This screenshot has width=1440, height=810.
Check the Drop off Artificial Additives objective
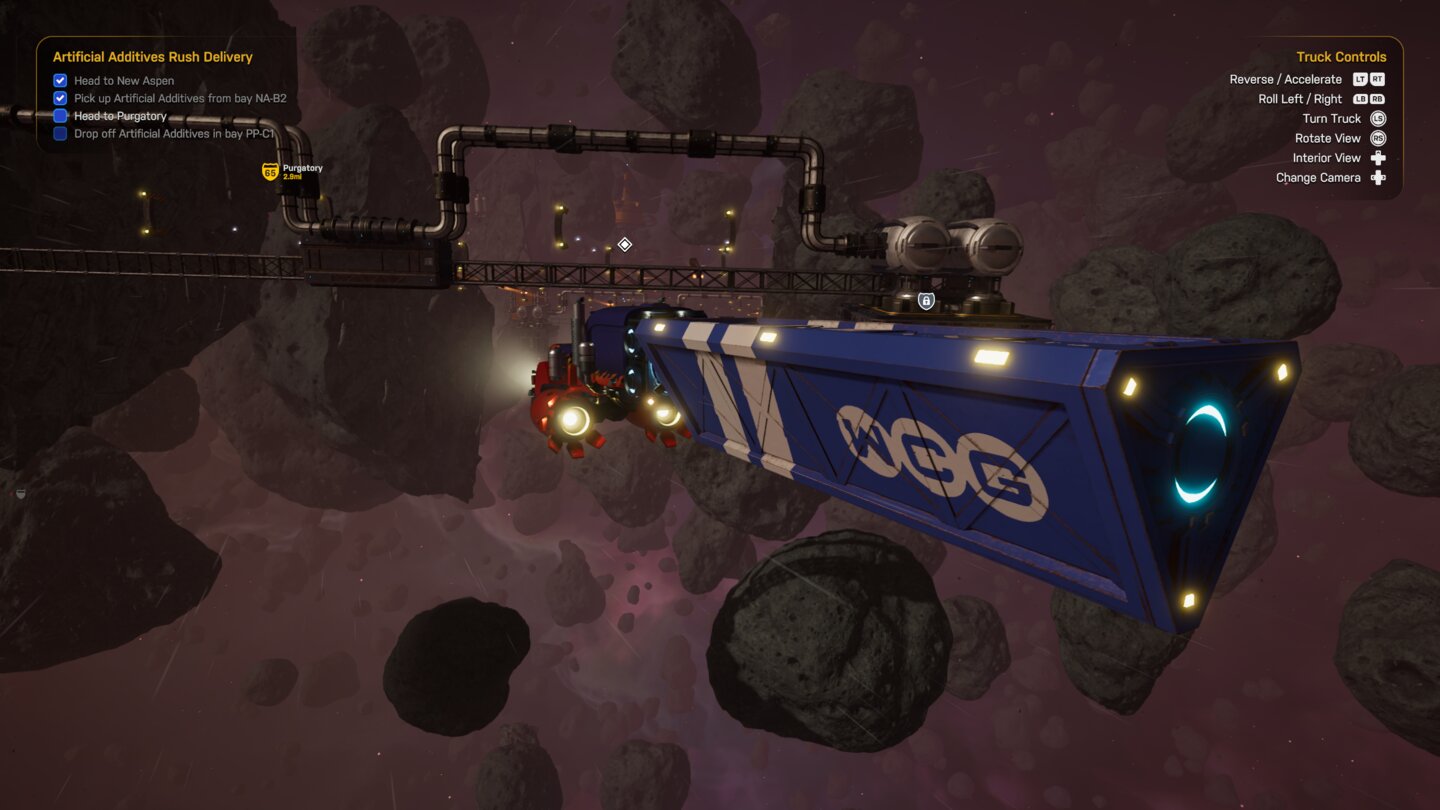[x=59, y=133]
